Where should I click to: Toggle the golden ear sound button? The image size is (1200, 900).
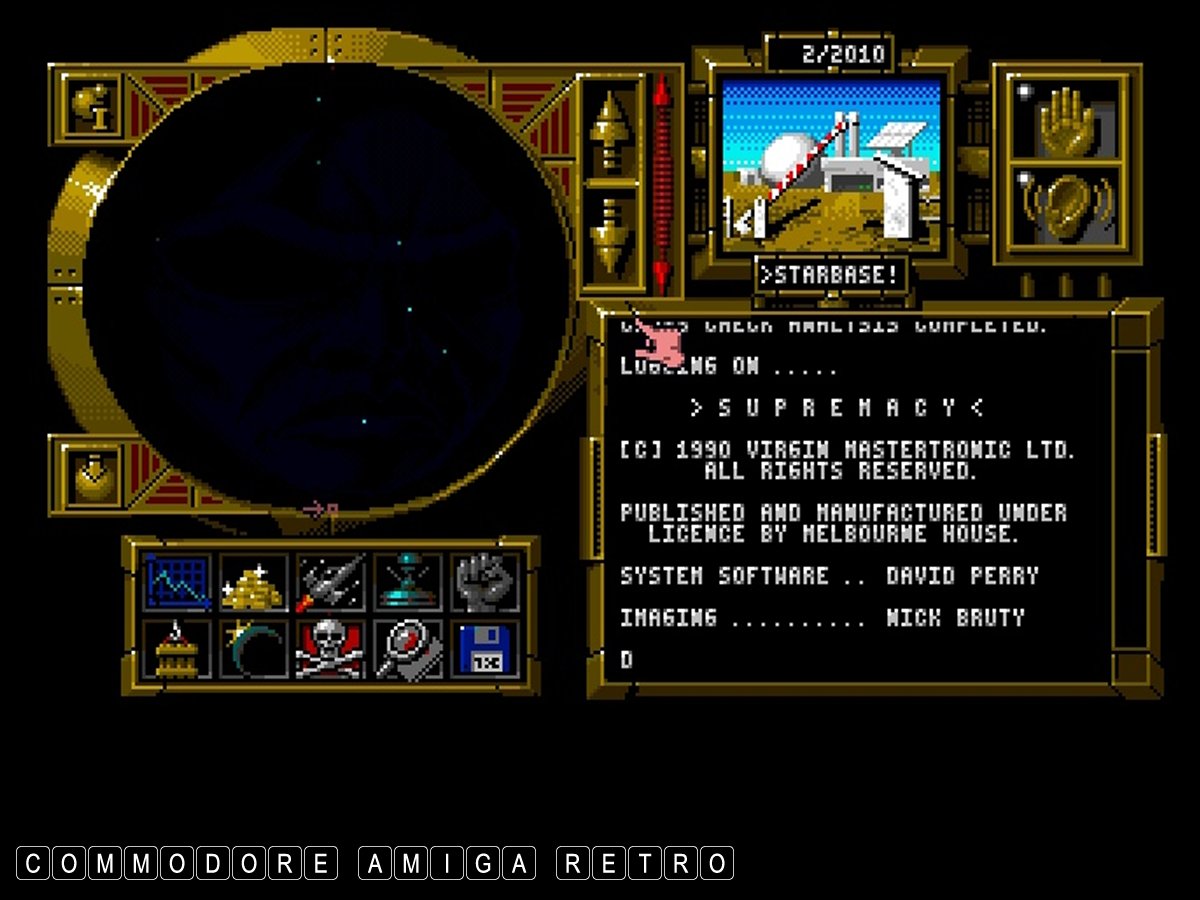1067,208
